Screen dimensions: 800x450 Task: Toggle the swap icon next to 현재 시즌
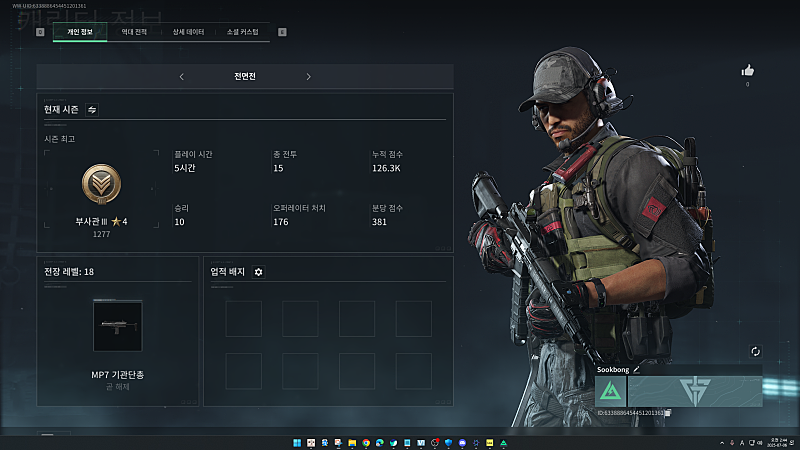coord(92,109)
